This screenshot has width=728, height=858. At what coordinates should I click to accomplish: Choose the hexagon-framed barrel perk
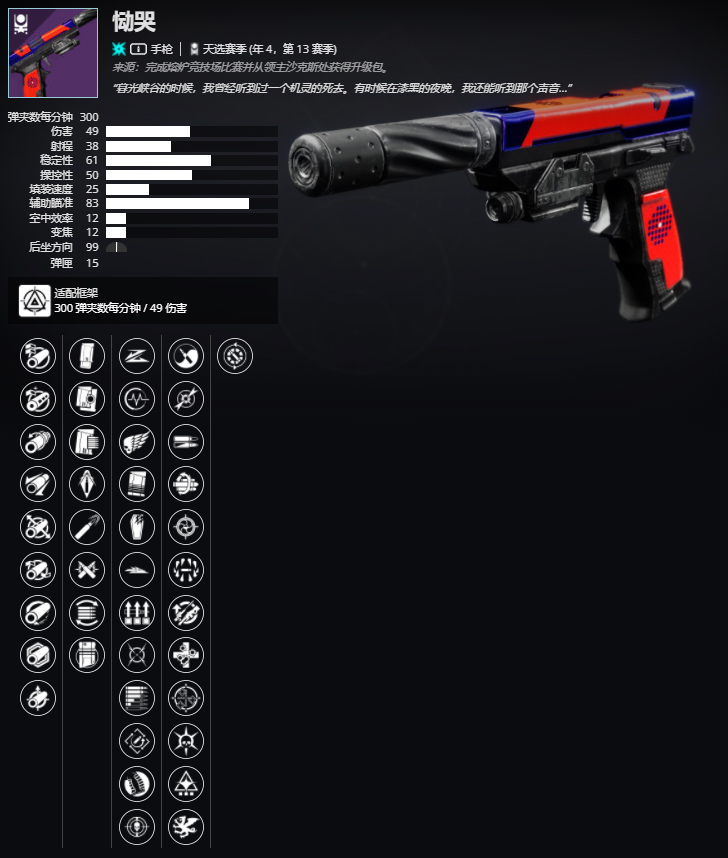pyautogui.click(x=38, y=656)
